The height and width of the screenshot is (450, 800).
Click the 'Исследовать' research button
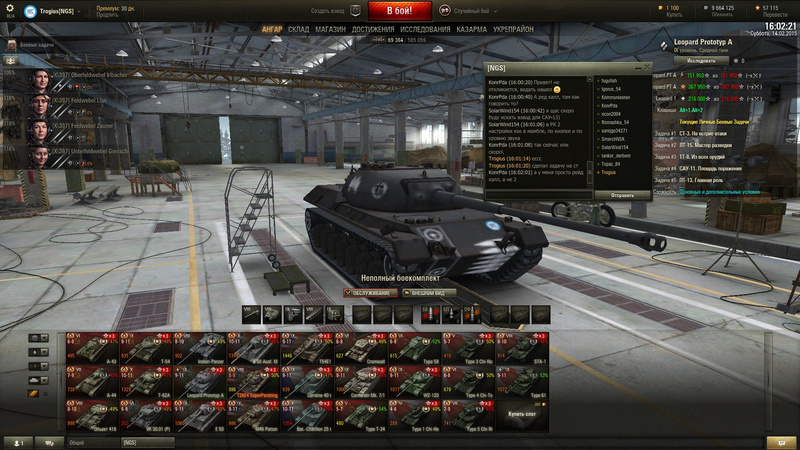point(701,61)
